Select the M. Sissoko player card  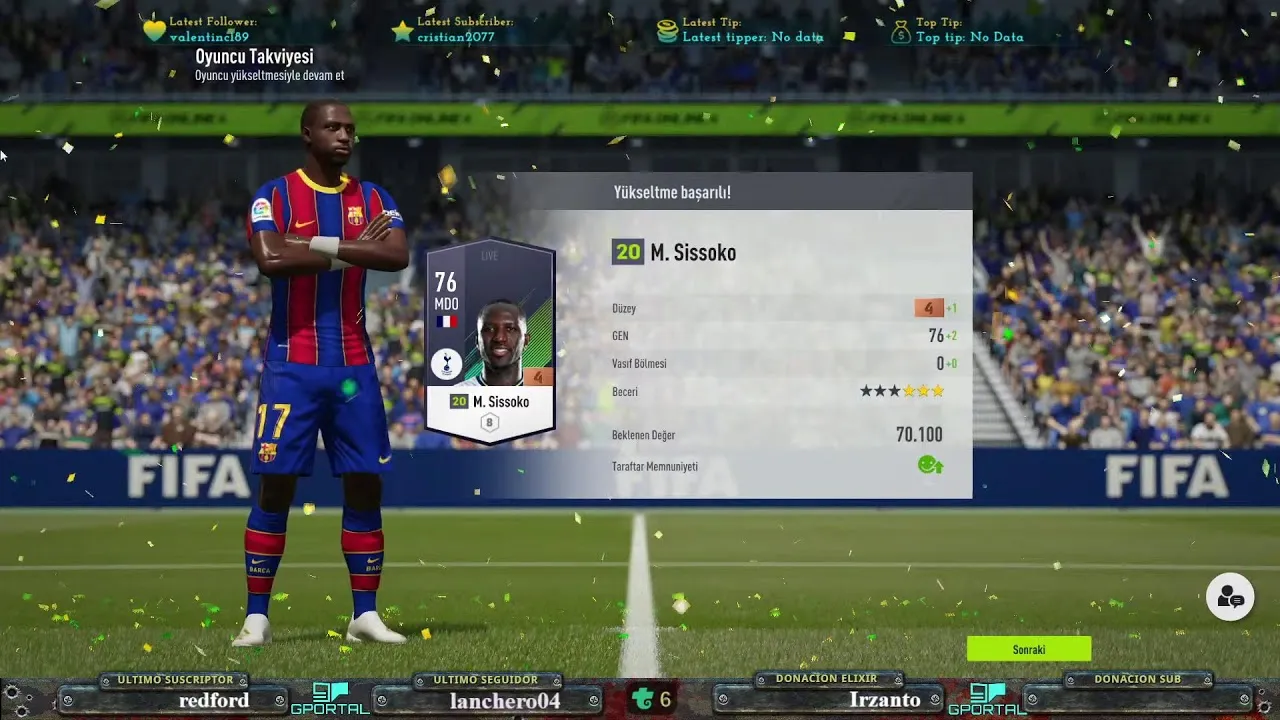point(490,340)
